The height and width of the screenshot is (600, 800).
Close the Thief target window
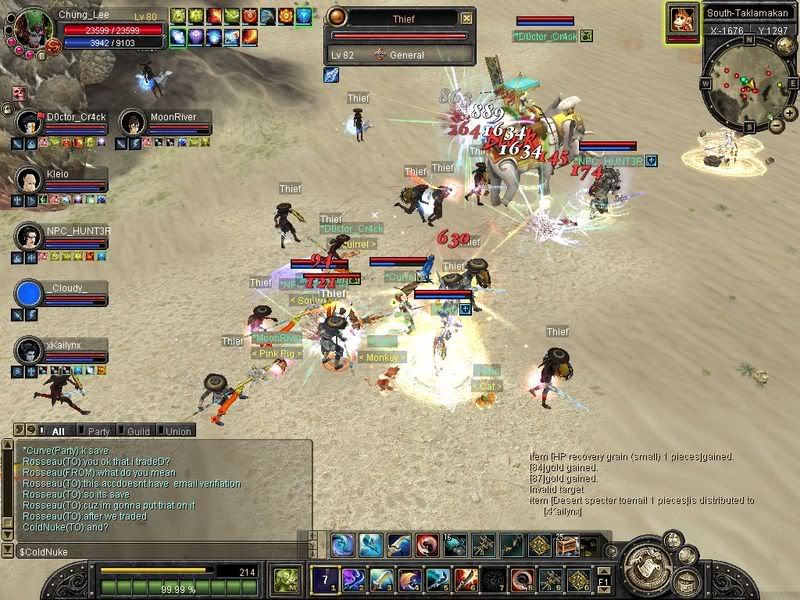tap(467, 18)
